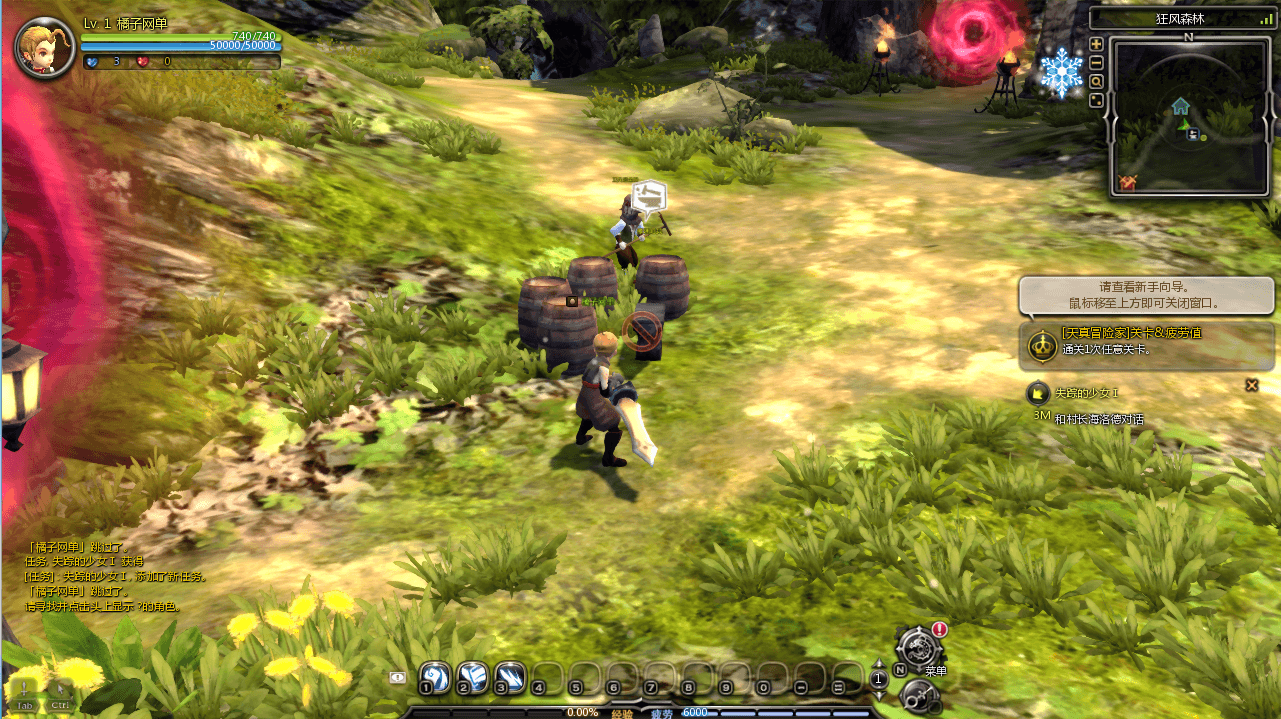Select the 失踪的少女 I quest tracker

pos(1085,392)
